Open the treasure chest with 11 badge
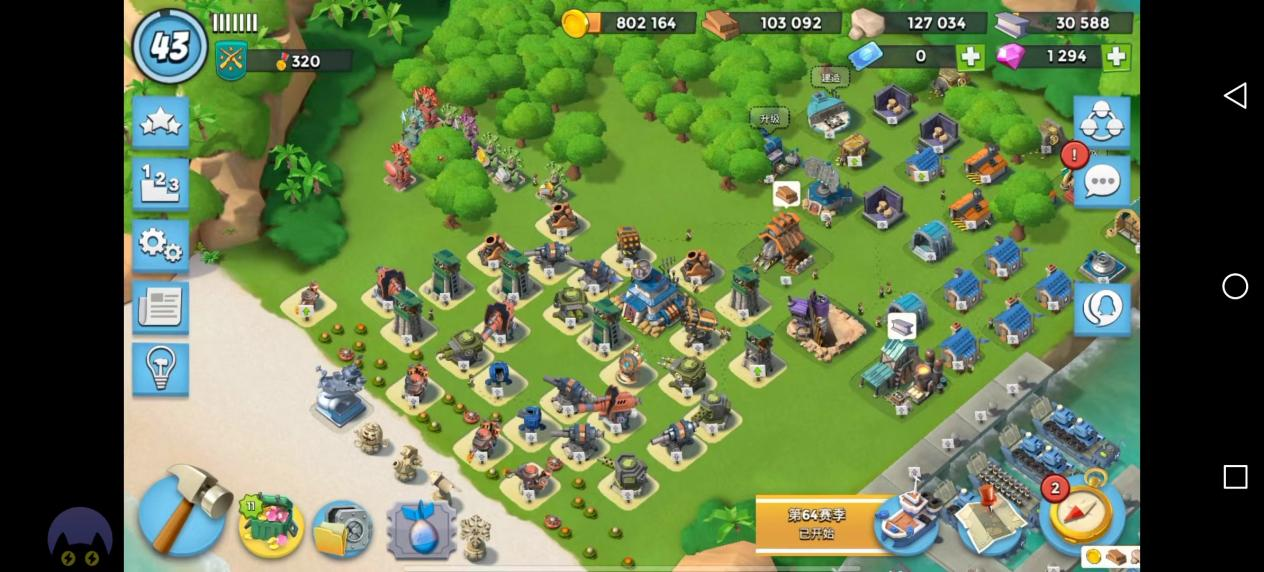Viewport: 1264px width, 572px height. point(270,525)
